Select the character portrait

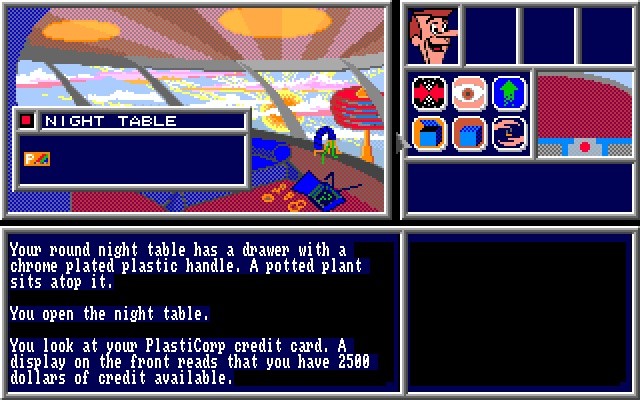tap(433, 35)
